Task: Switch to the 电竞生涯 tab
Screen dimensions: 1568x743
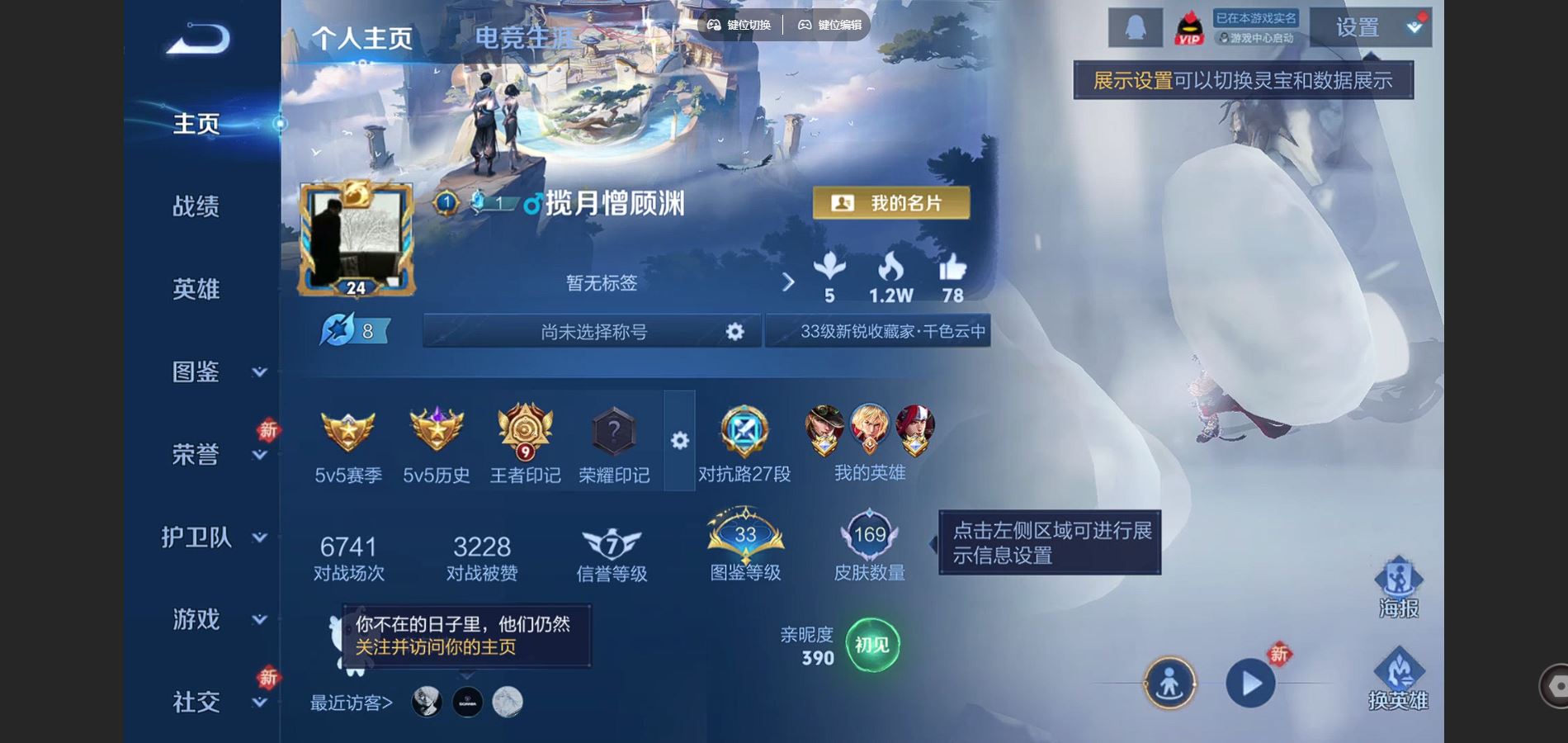Action: tap(525, 38)
